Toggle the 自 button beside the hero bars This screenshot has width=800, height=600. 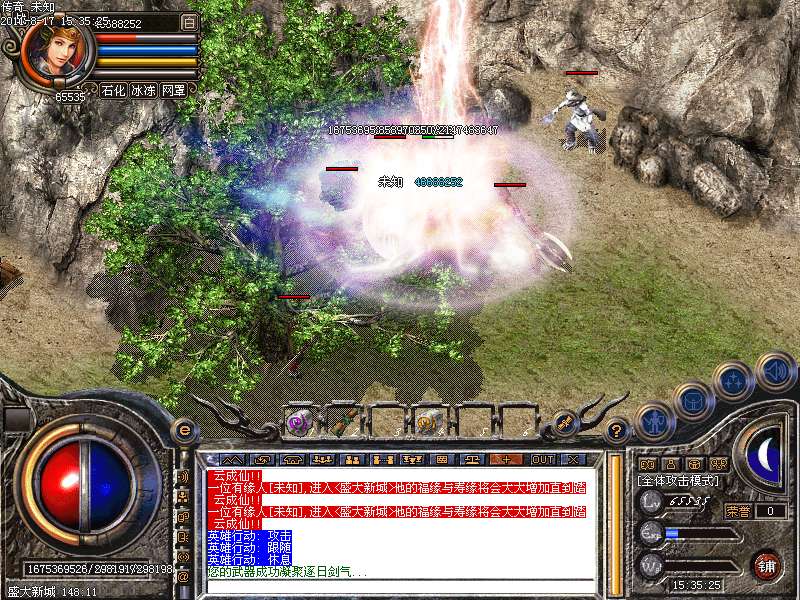(x=189, y=22)
